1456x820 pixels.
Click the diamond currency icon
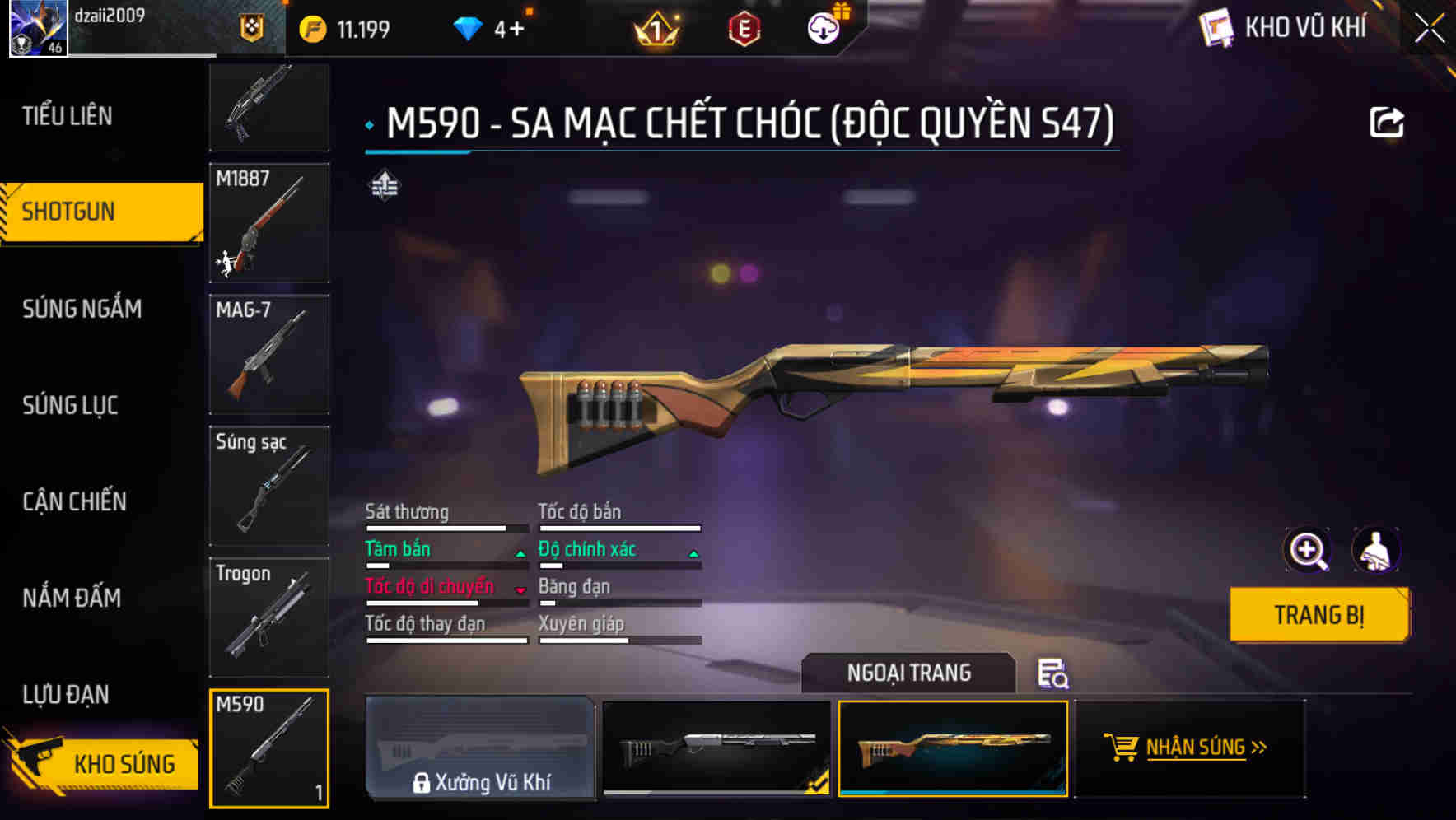click(x=469, y=26)
